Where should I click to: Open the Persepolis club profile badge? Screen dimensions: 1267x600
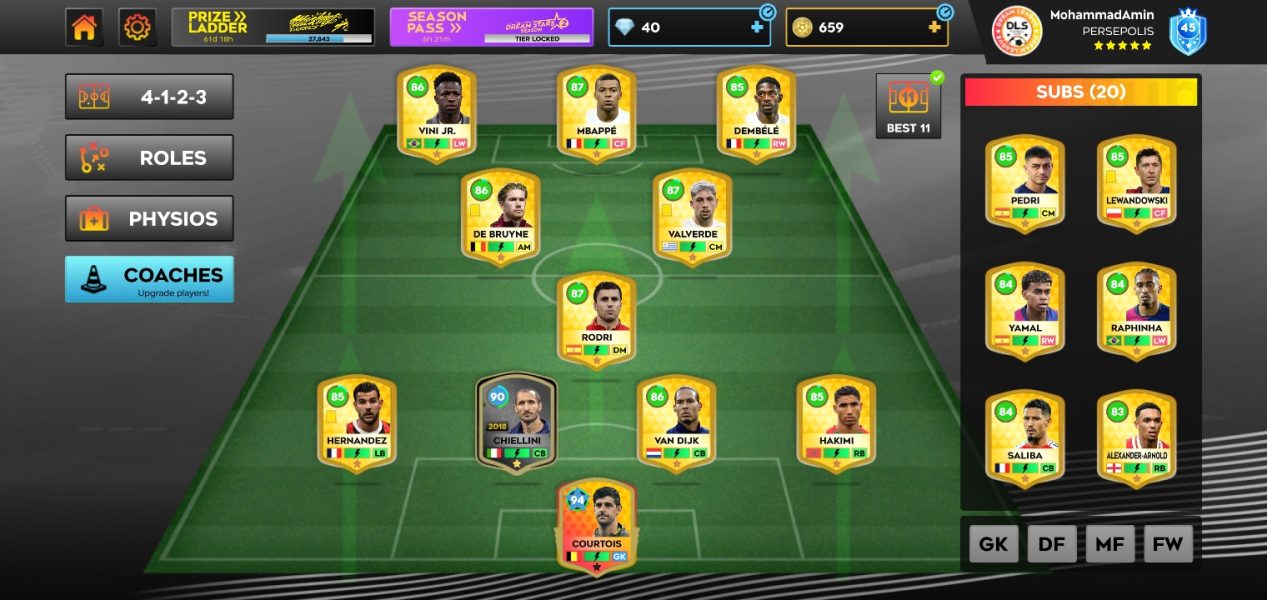pyautogui.click(x=1017, y=31)
